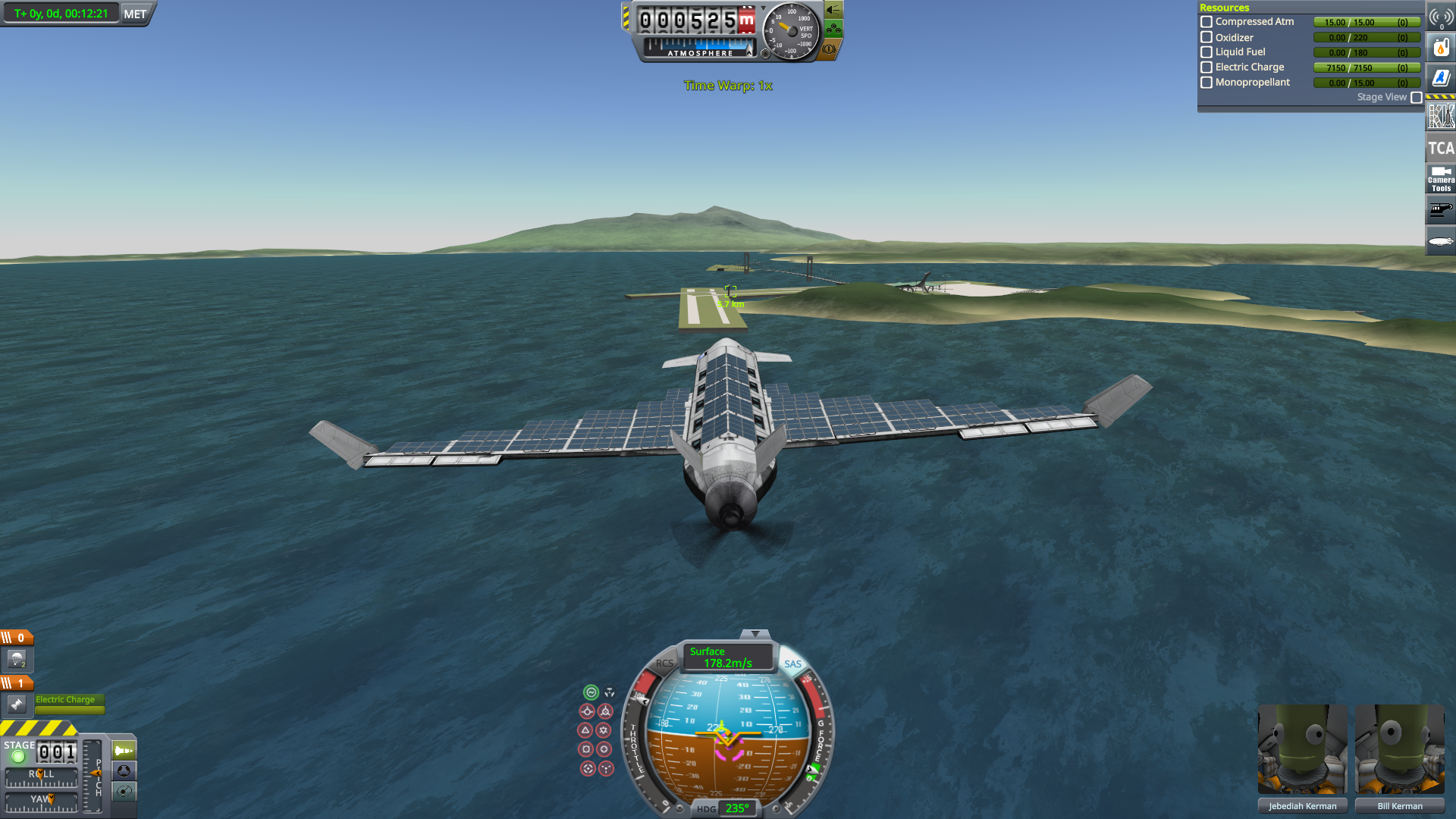Screen dimensions: 1456x819
Task: Click the MET mission clock mode label
Action: (135, 14)
